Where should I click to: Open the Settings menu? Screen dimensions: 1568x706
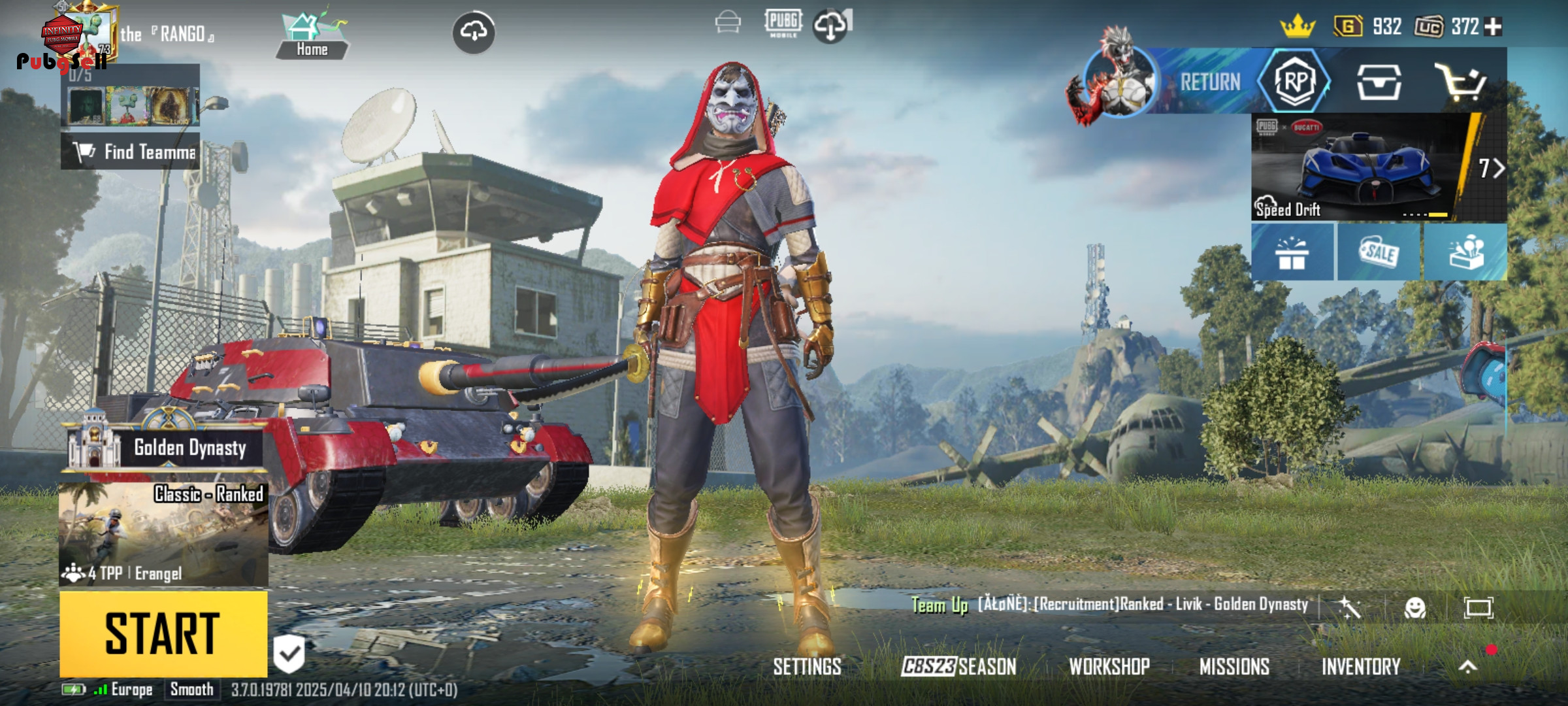807,666
